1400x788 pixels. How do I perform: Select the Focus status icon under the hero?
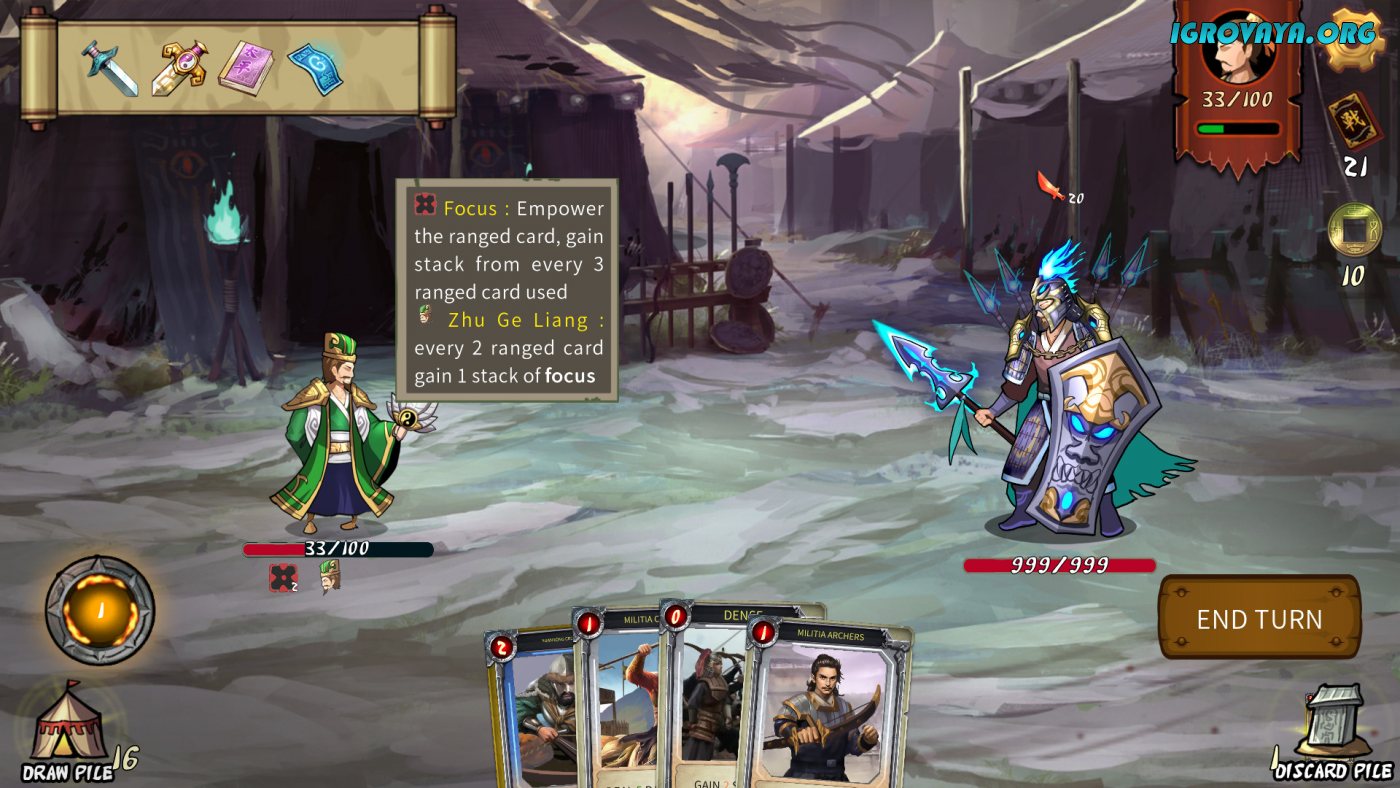(x=283, y=578)
